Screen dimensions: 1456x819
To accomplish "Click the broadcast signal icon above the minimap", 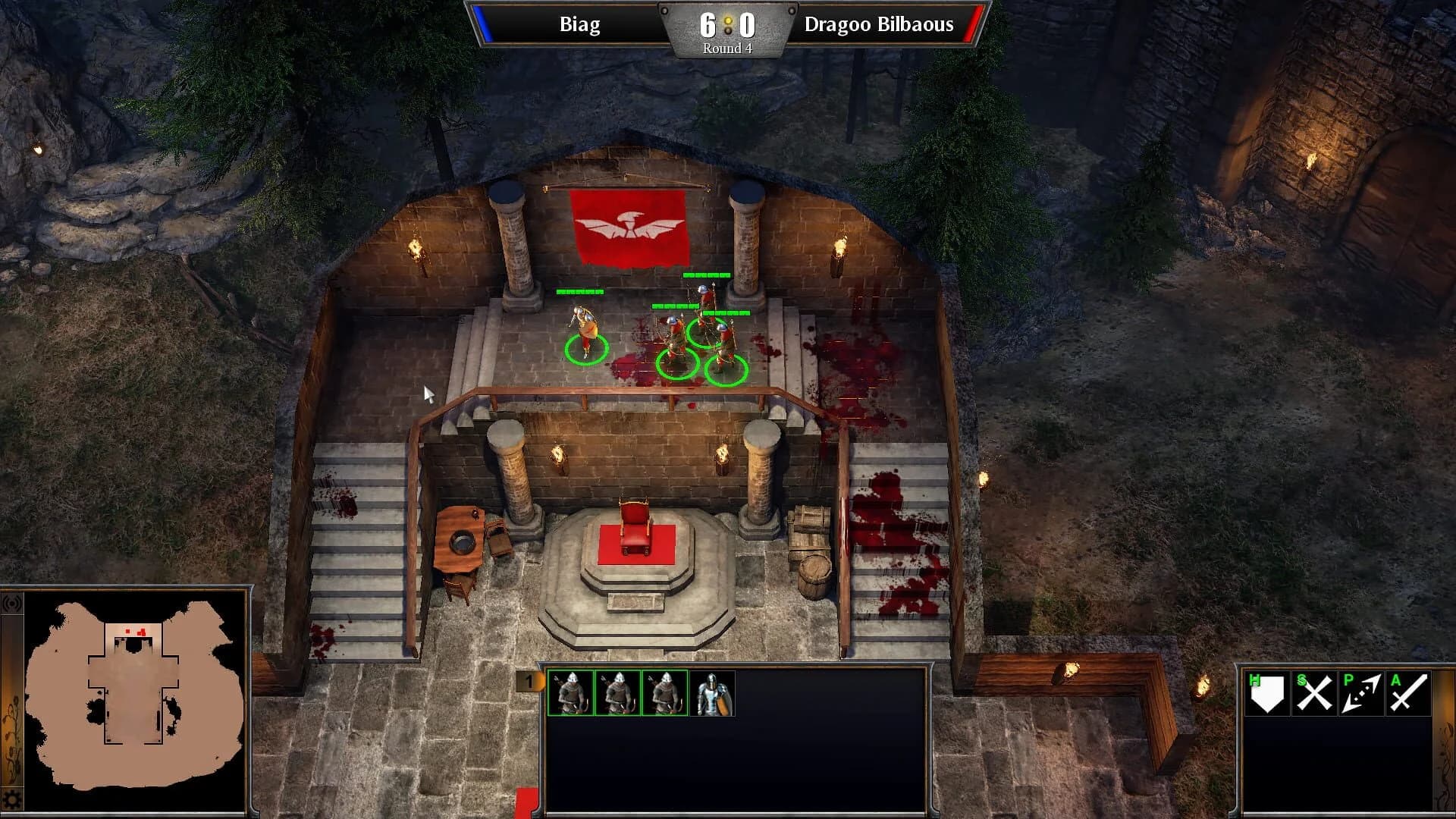I will coord(11,604).
